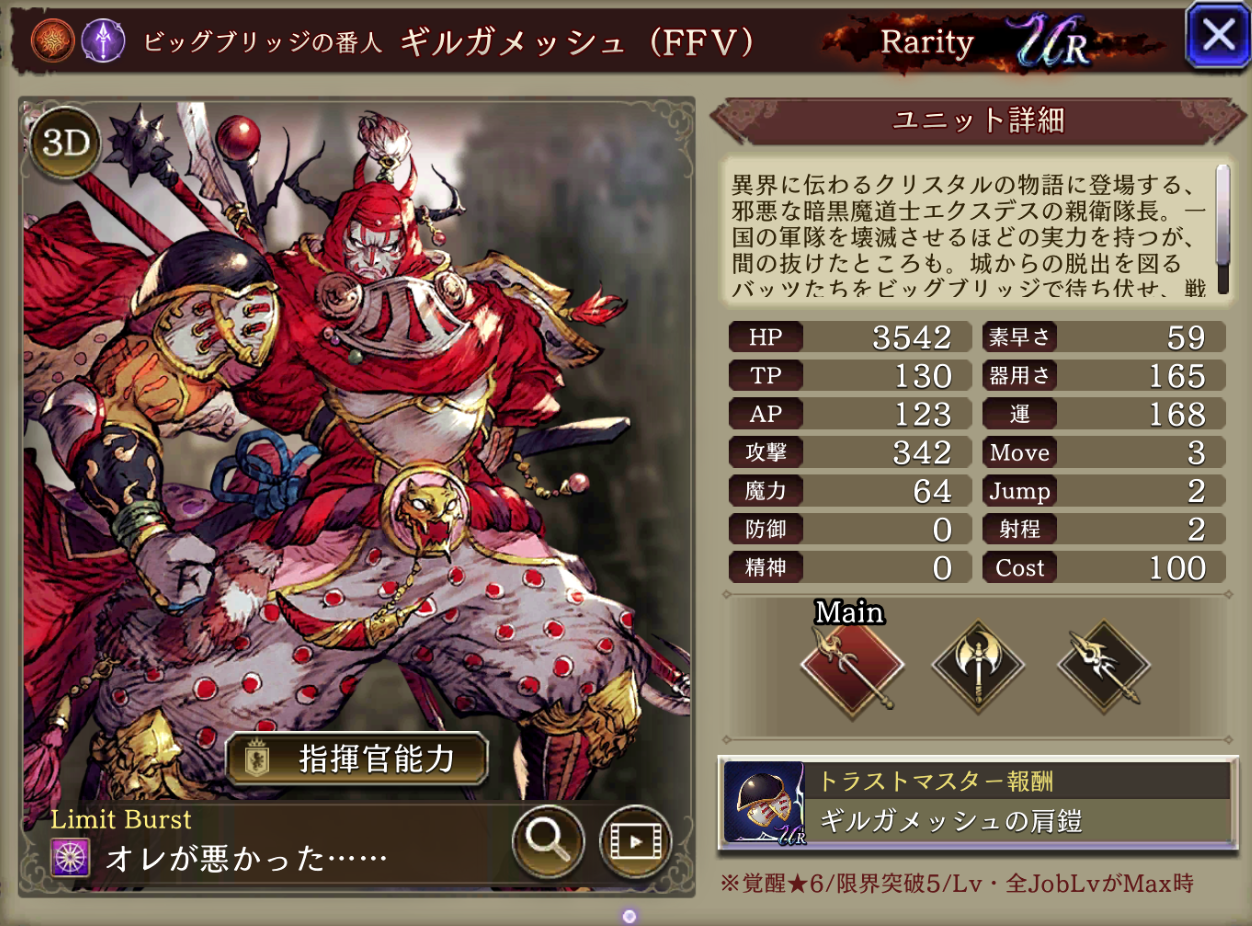Select the dark lance sub-job icon
The height and width of the screenshot is (926, 1252).
(1103, 664)
